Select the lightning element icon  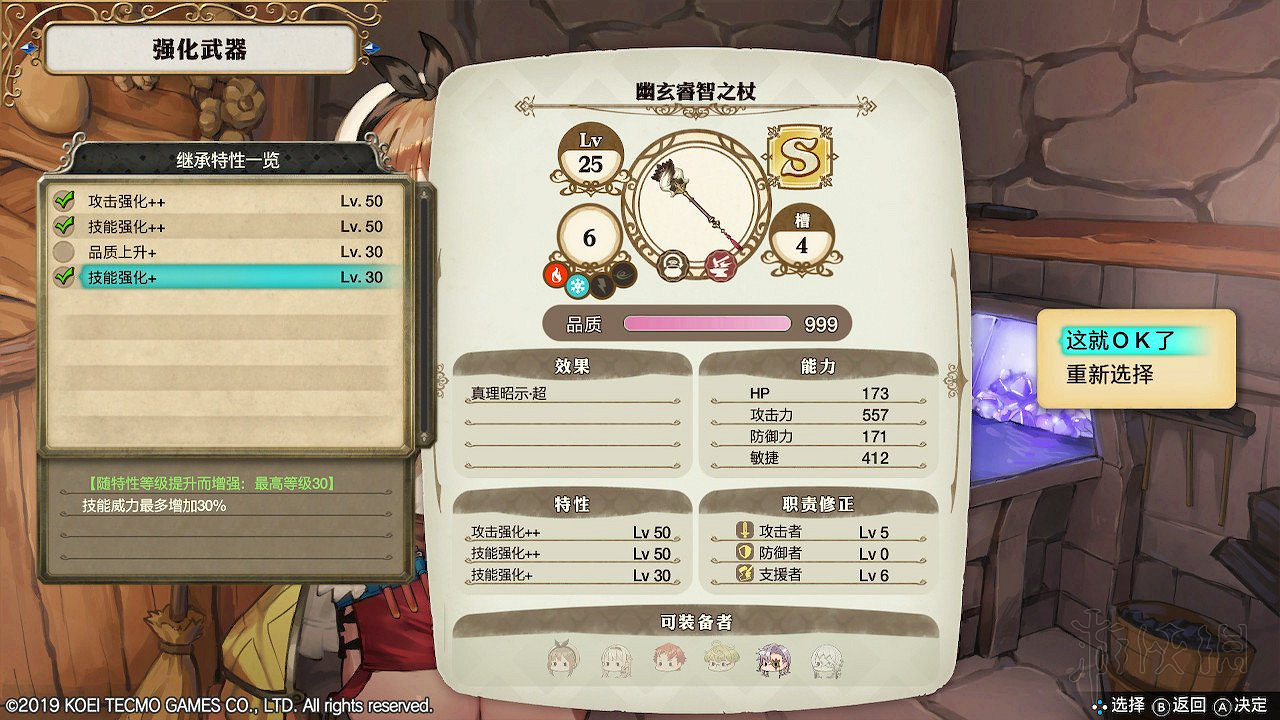pos(602,285)
